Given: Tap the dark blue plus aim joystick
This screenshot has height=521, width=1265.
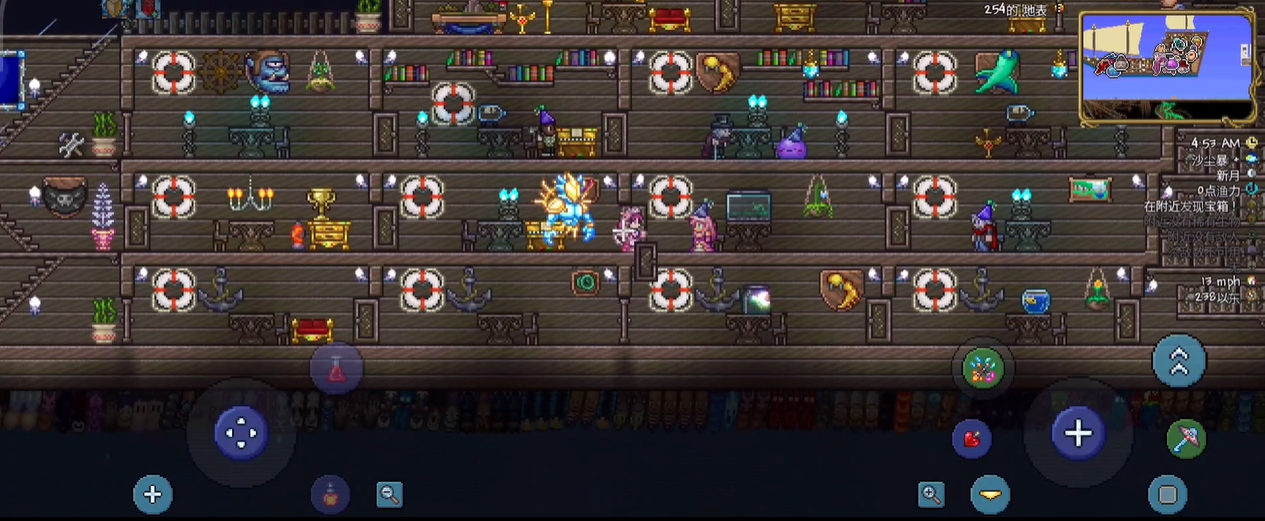Looking at the screenshot, I should pyautogui.click(x=1078, y=433).
